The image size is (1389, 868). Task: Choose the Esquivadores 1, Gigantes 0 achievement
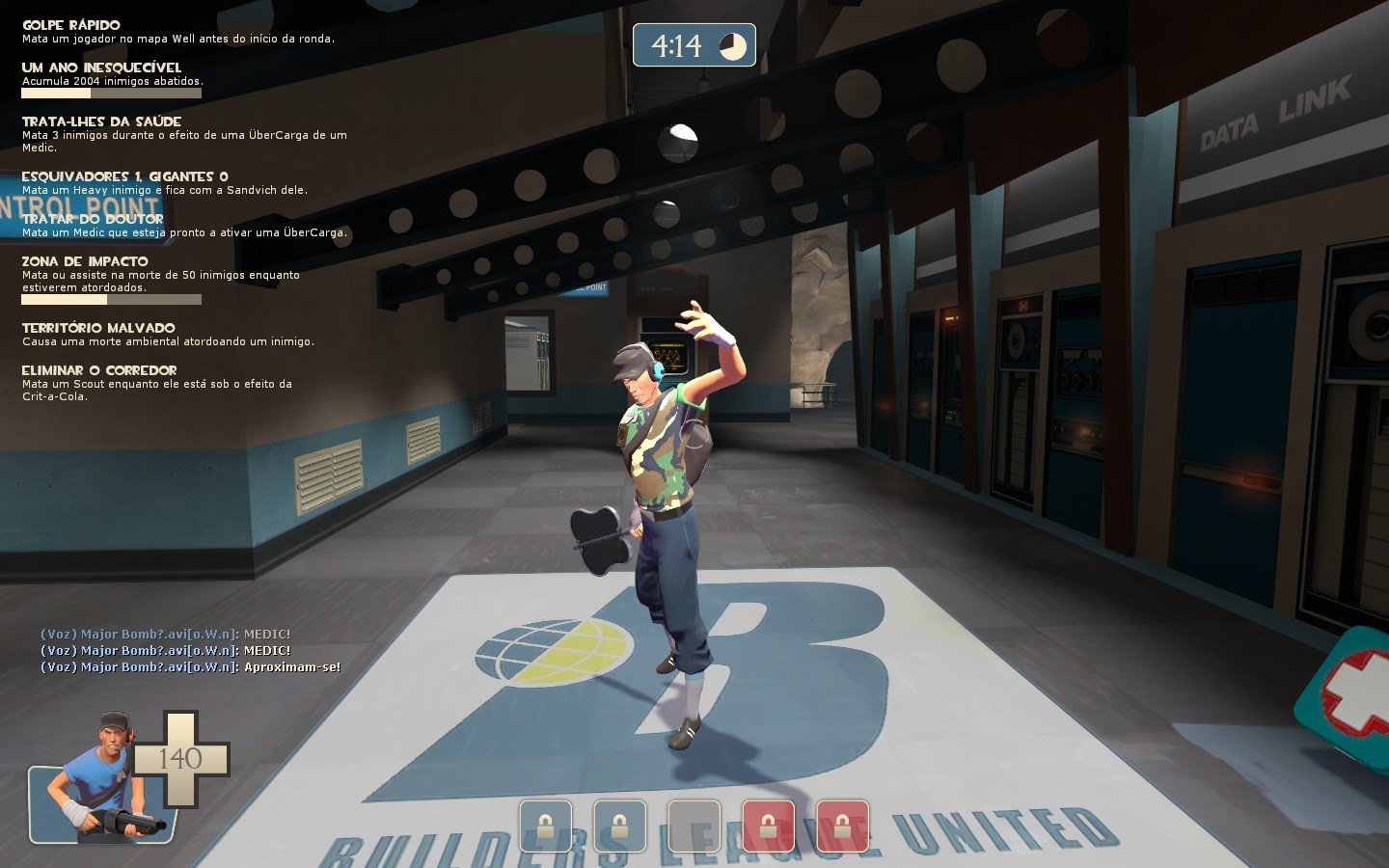[124, 176]
